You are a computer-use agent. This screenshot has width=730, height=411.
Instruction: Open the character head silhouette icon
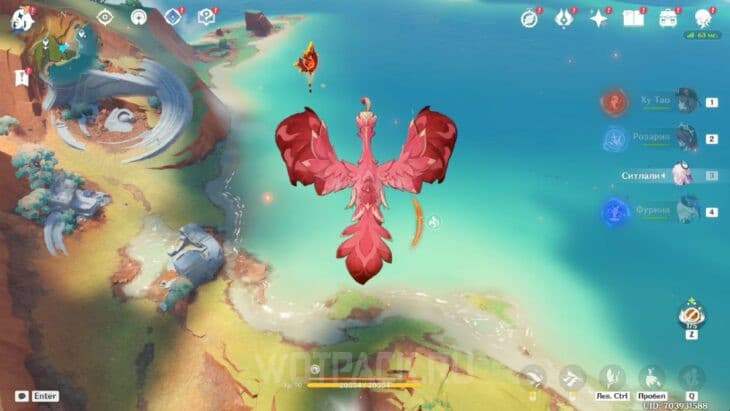pos(702,18)
